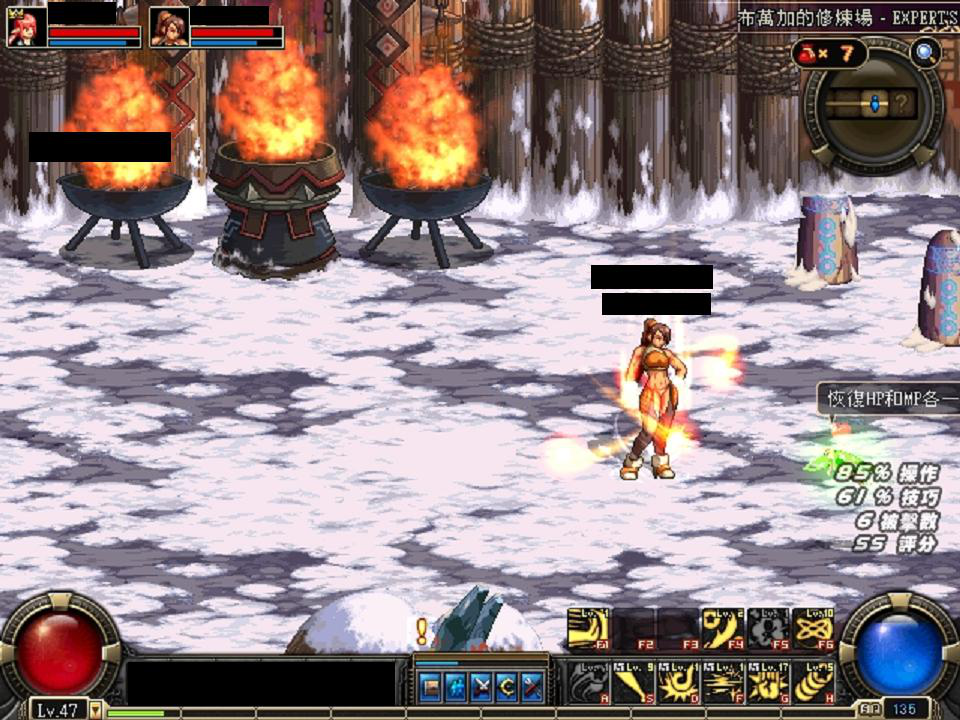Screen dimensions: 960x720
Task: Open the crossed swords menu icon
Action: tap(481, 686)
